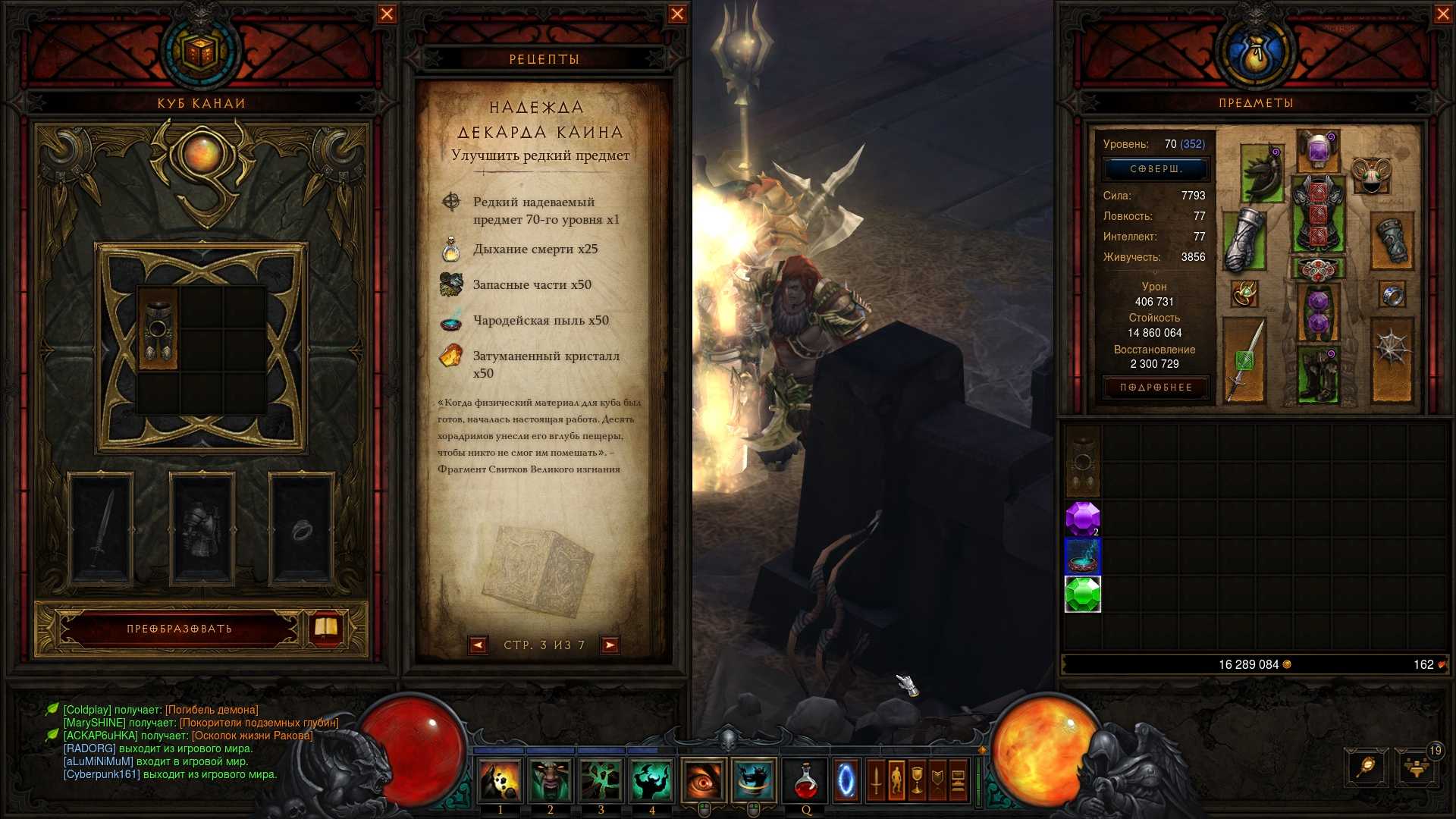
Task: Use the red health potion
Action: (805, 781)
